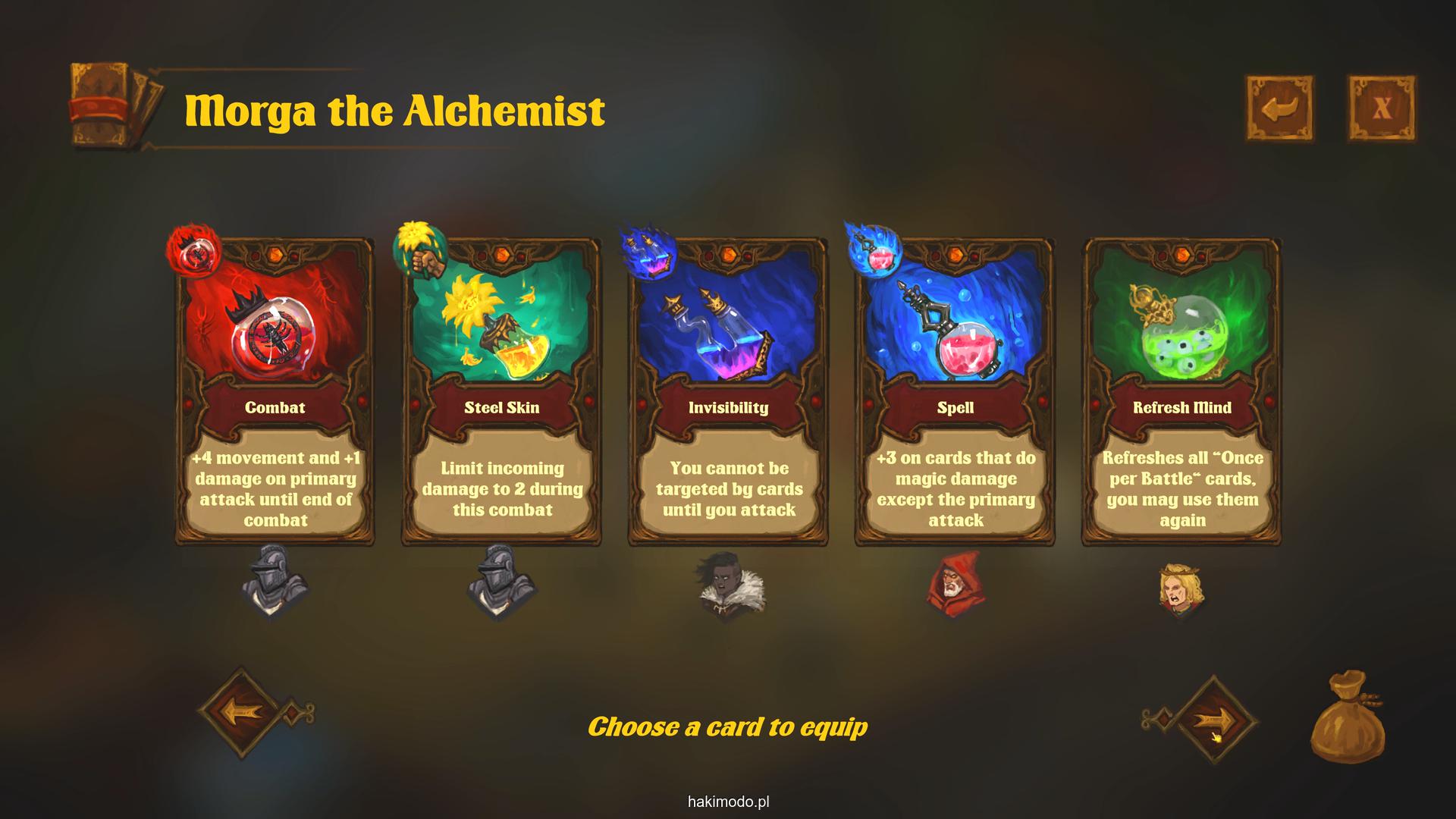
Task: Go back using the return arrow button
Action: coord(1280,108)
